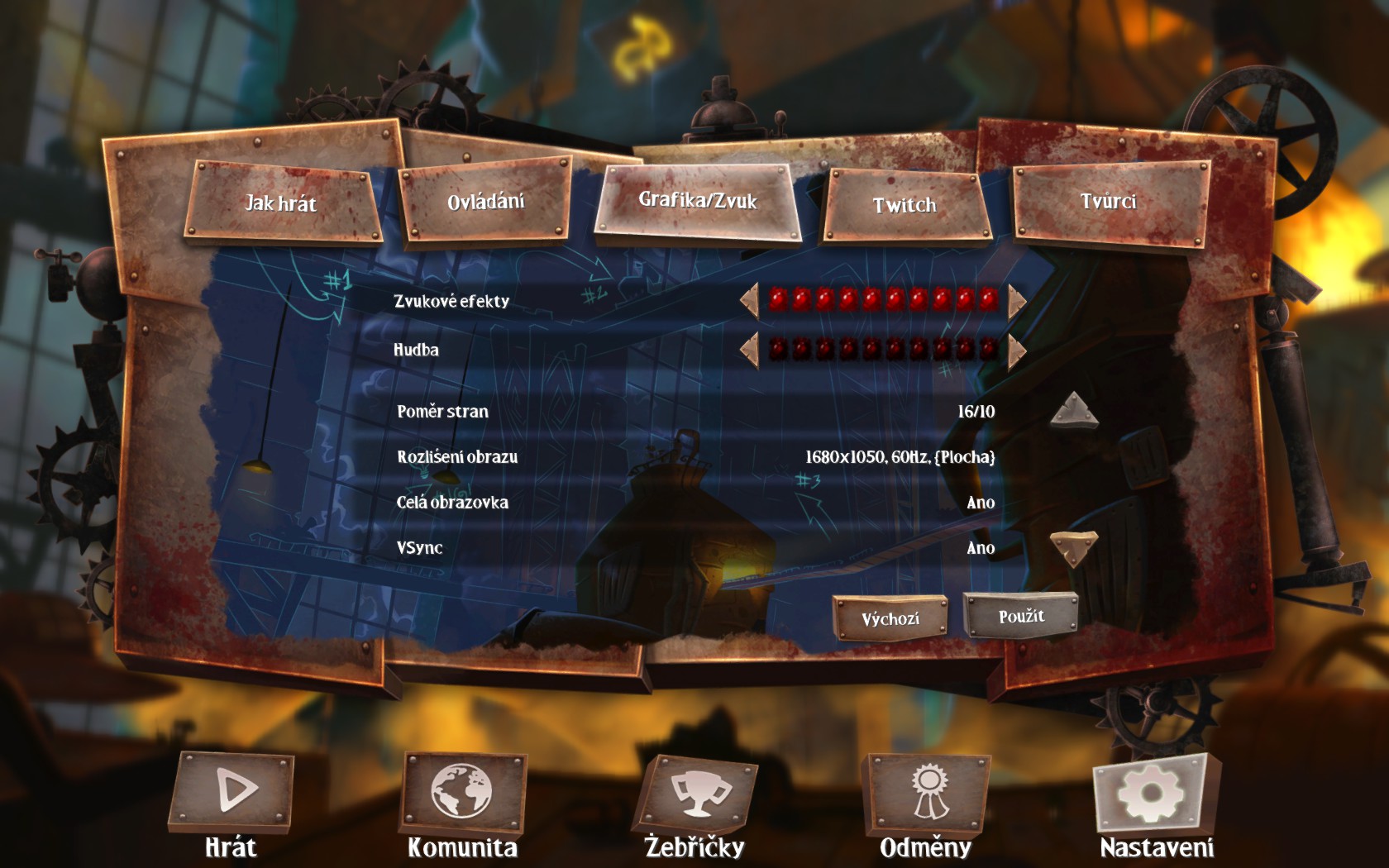Screen dimensions: 1389x868
Task: Reset settings with the Výchozí button
Action: click(890, 618)
